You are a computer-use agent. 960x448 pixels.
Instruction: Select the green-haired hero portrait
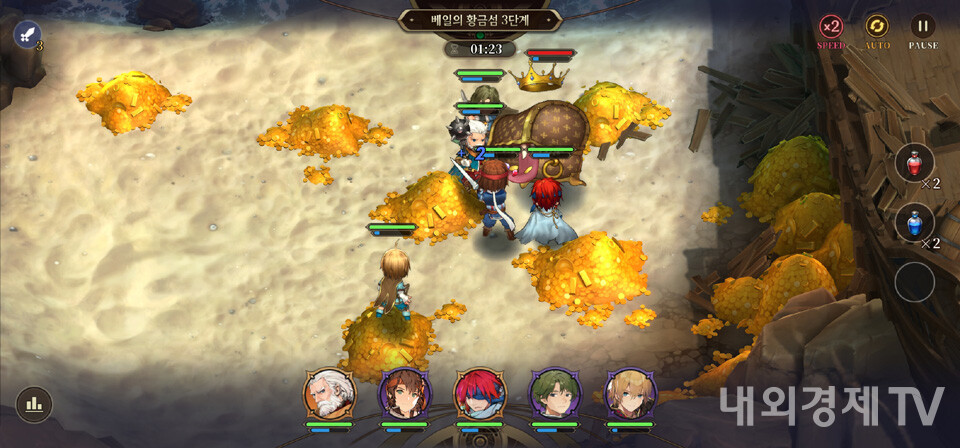coord(555,394)
